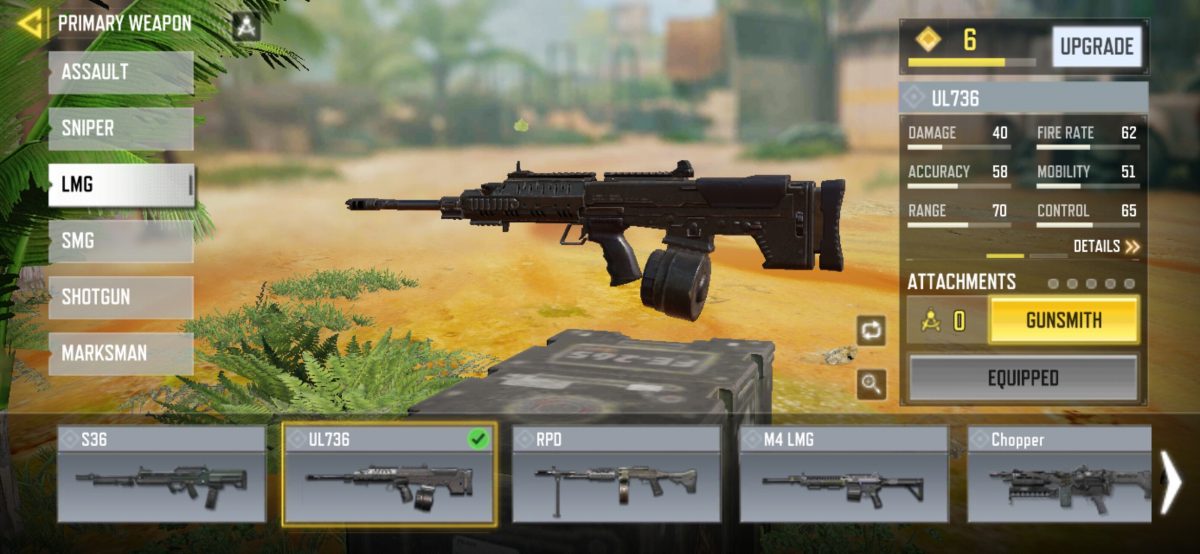This screenshot has width=1200, height=554.
Task: Switch to the Marksman category
Action: click(x=120, y=353)
